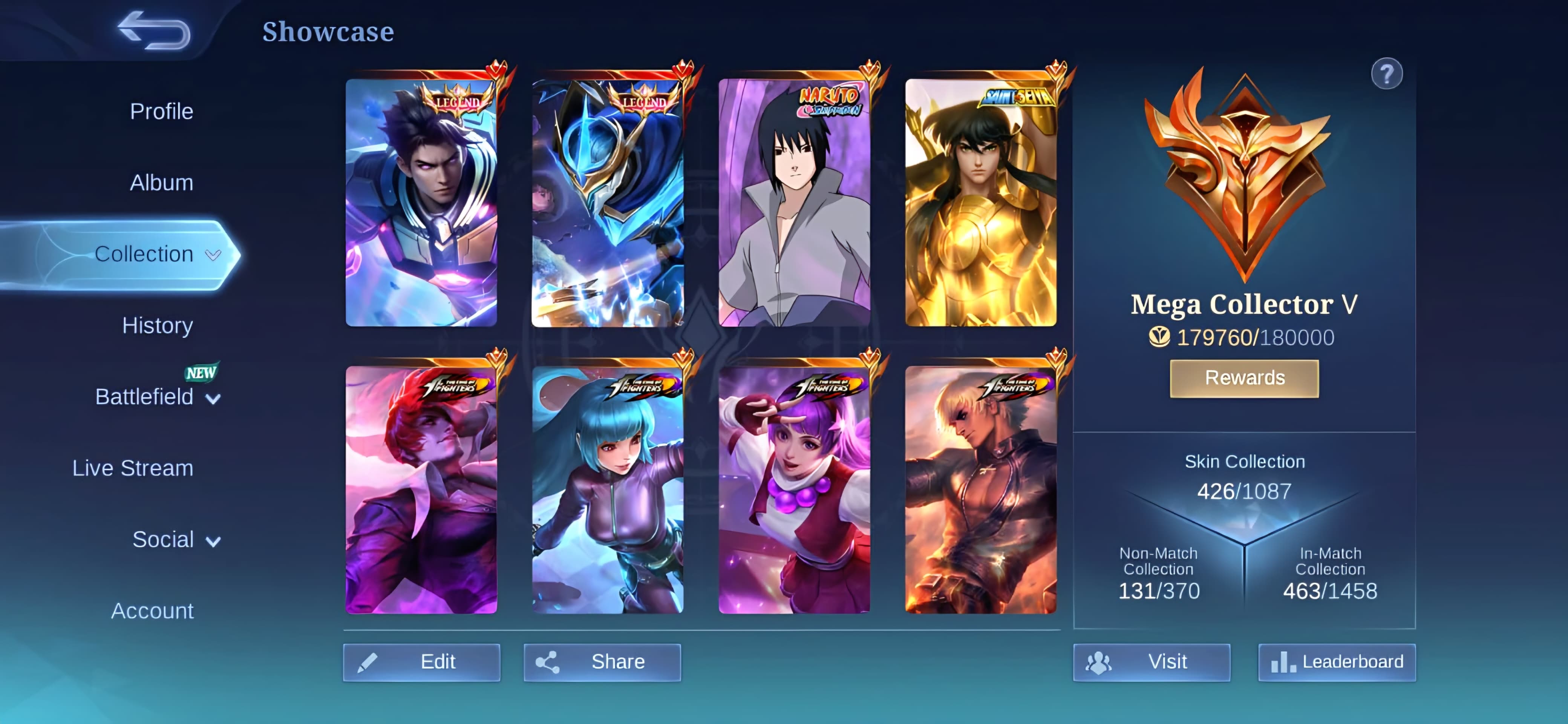Select the Collection tab
The image size is (1568, 724).
[x=144, y=254]
